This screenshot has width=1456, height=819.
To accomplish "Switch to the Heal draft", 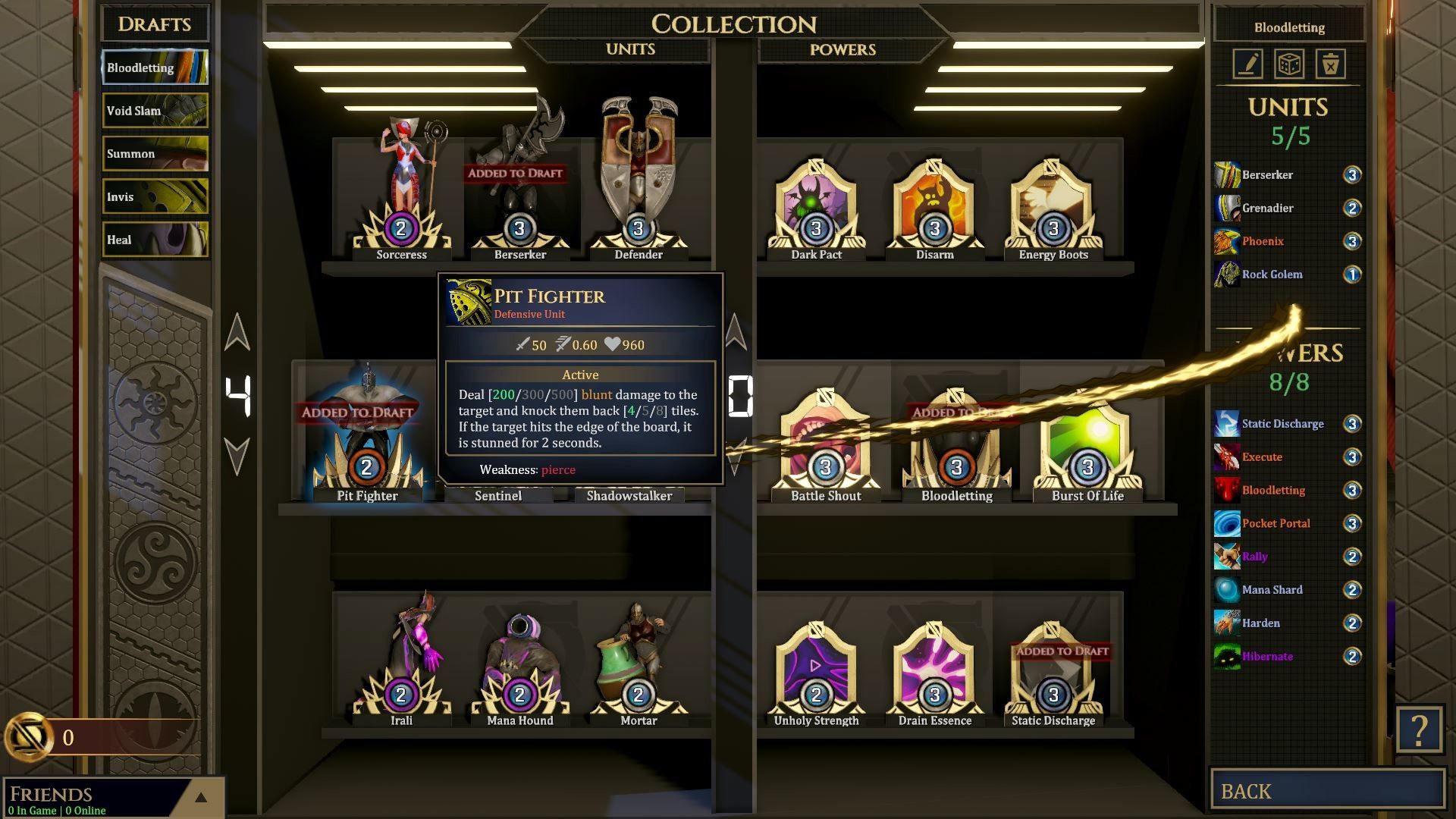I will pos(155,240).
